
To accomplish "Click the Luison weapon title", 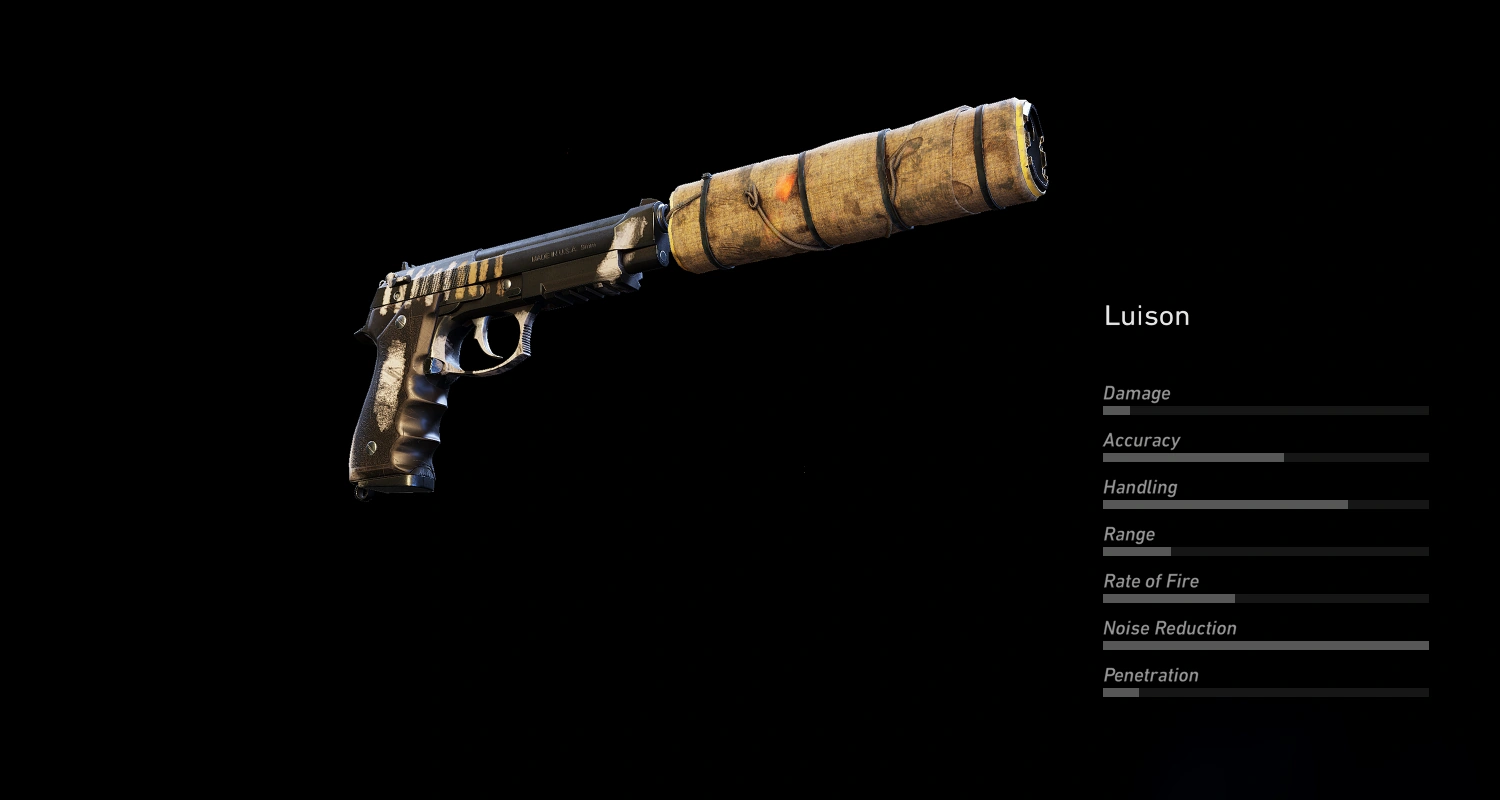I will pos(1146,316).
